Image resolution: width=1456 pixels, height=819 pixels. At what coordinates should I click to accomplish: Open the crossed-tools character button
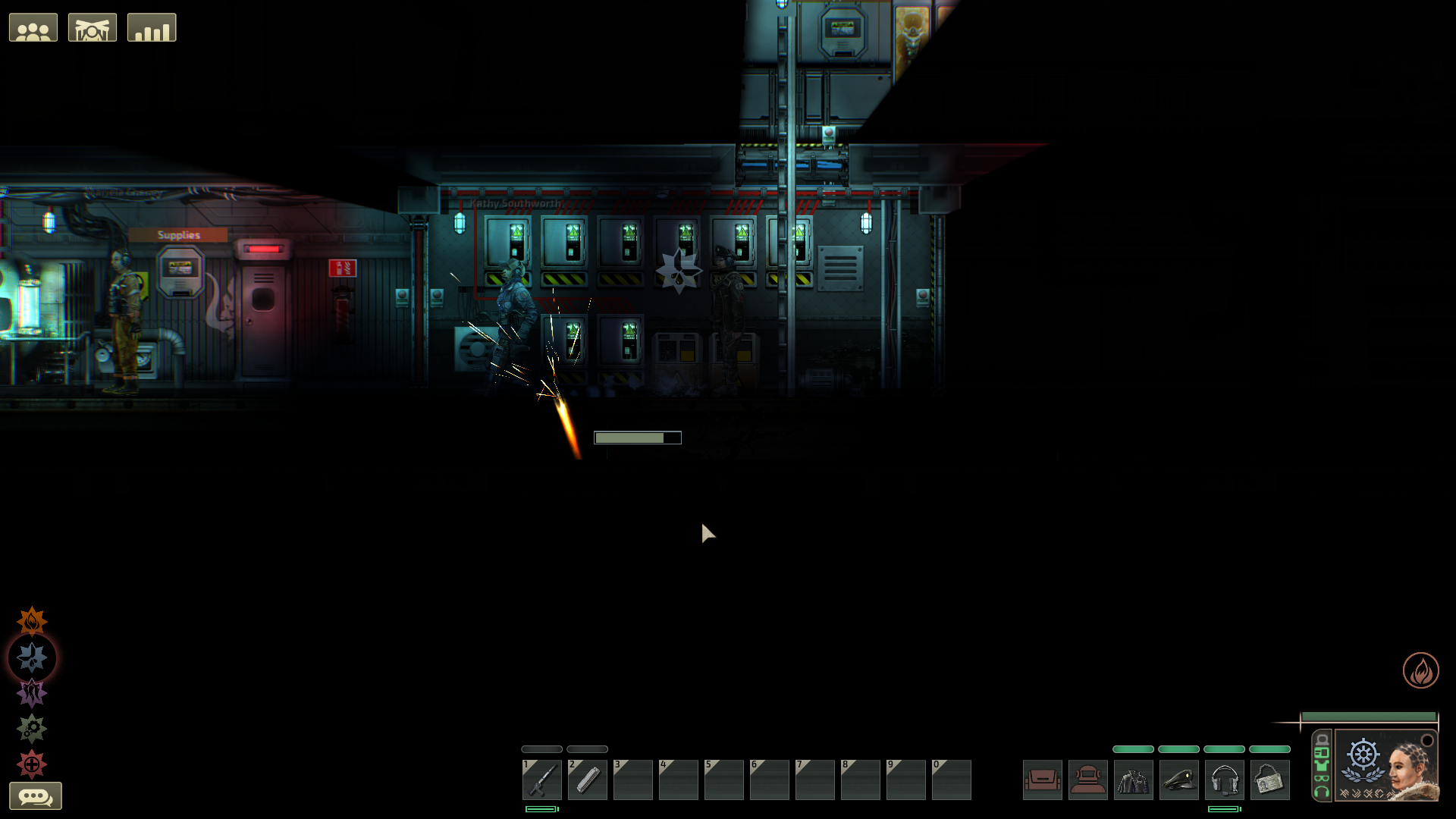[93, 28]
